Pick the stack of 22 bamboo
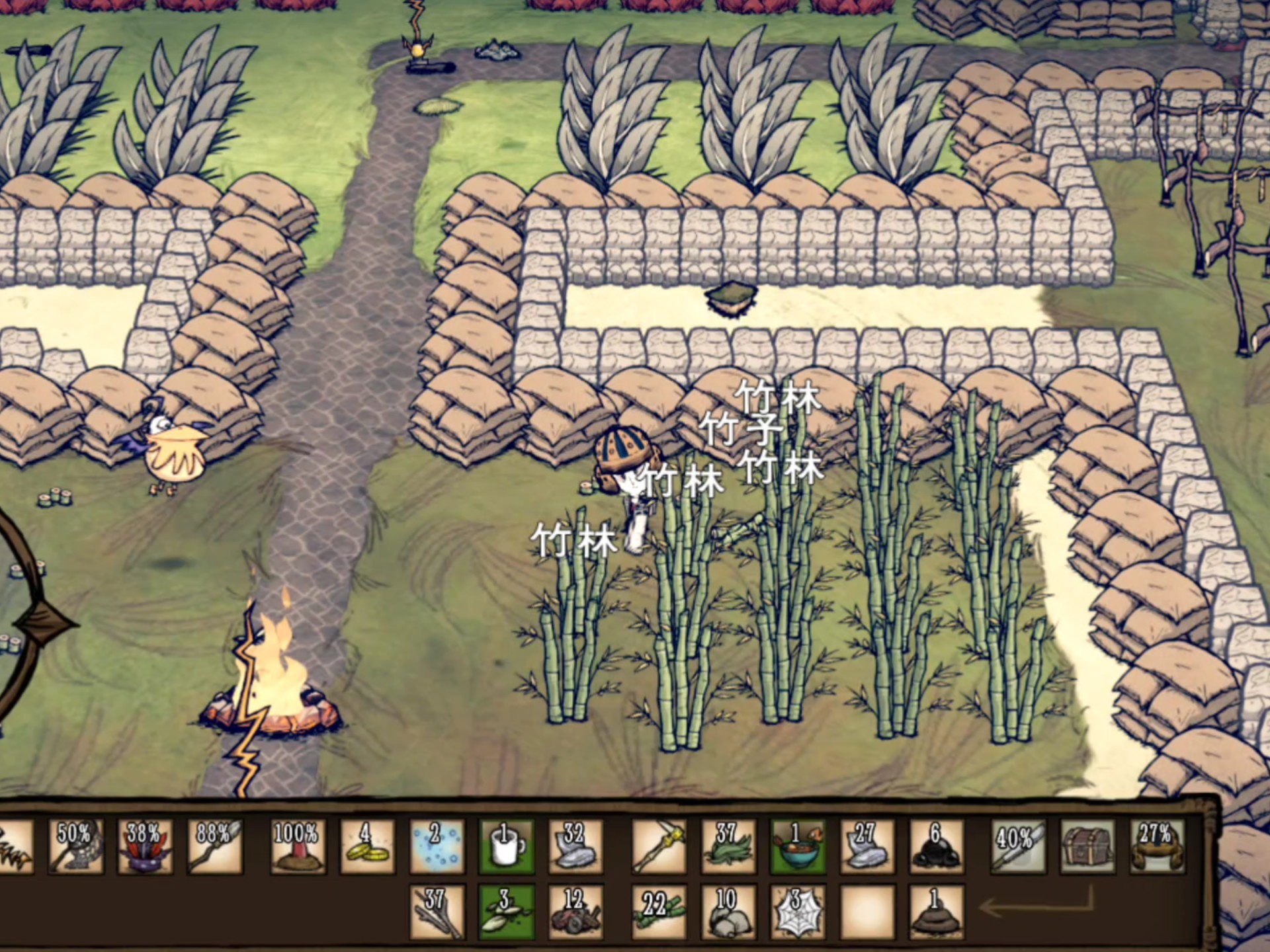 click(659, 912)
